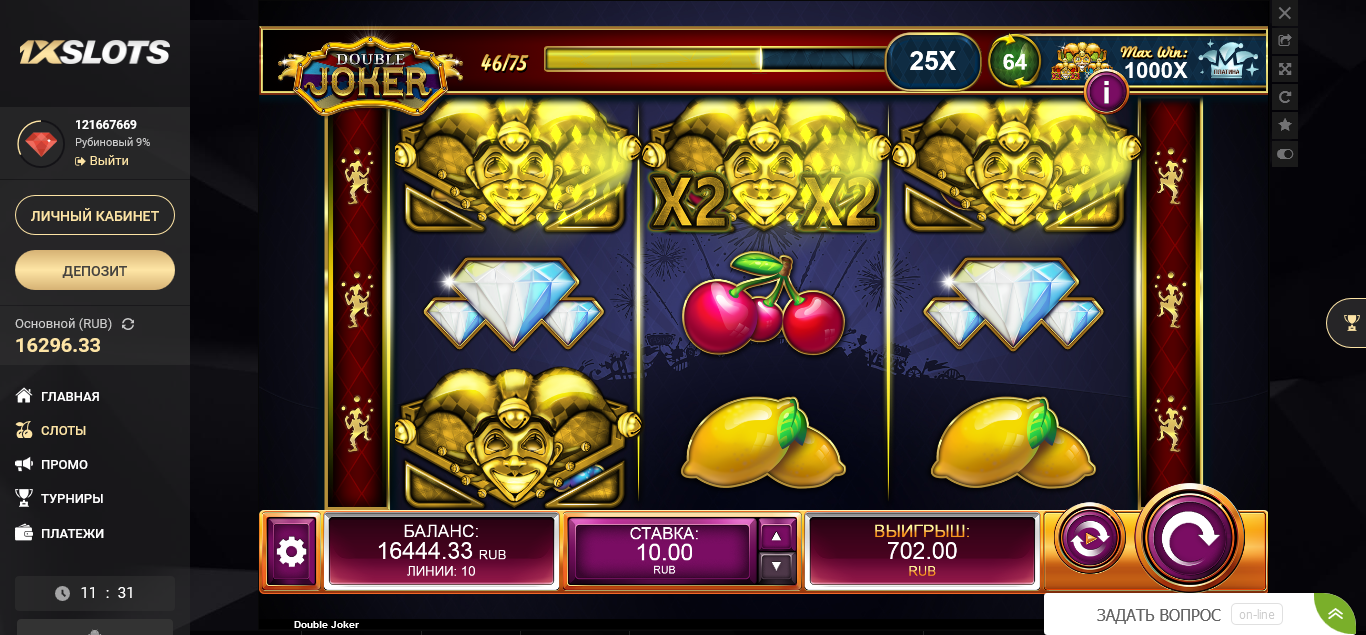Increase the bet with the up arrow
The width and height of the screenshot is (1366, 635).
click(x=777, y=536)
